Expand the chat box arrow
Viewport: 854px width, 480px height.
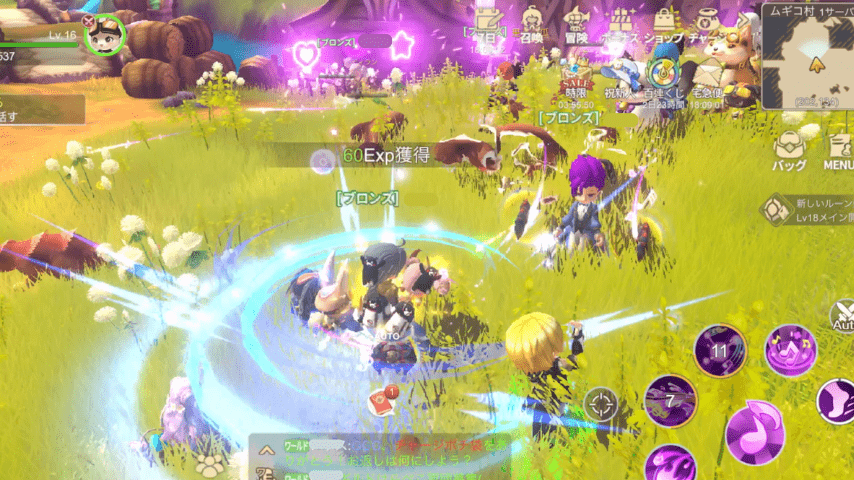coord(267,451)
